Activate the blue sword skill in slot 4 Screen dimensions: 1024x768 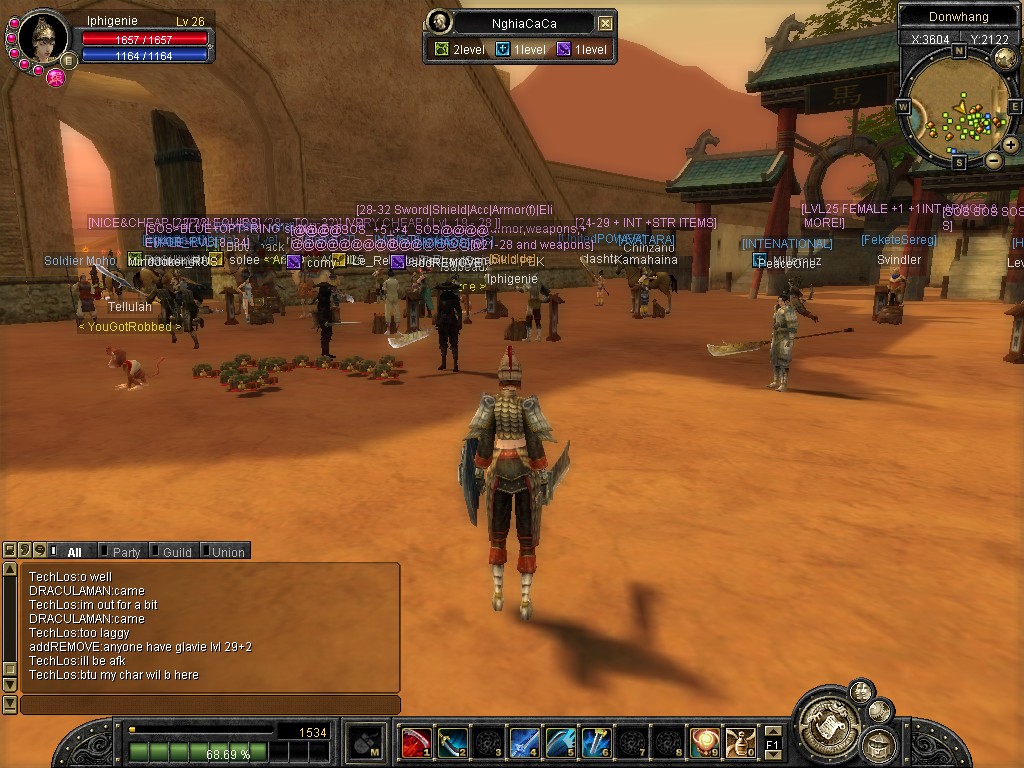point(524,743)
